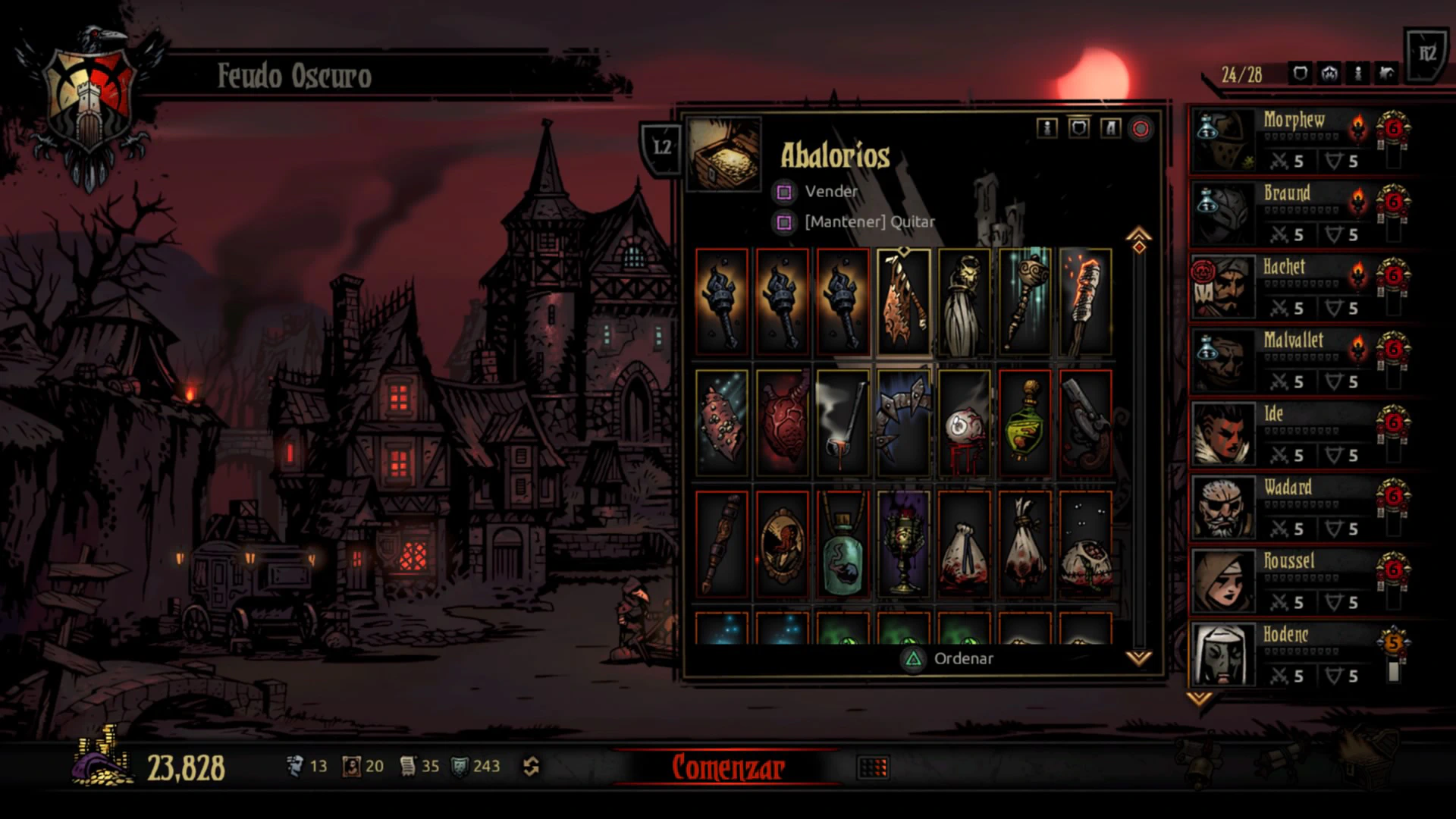This screenshot has height=819, width=1456.
Task: Select the green potion flask trinket
Action: click(1025, 423)
